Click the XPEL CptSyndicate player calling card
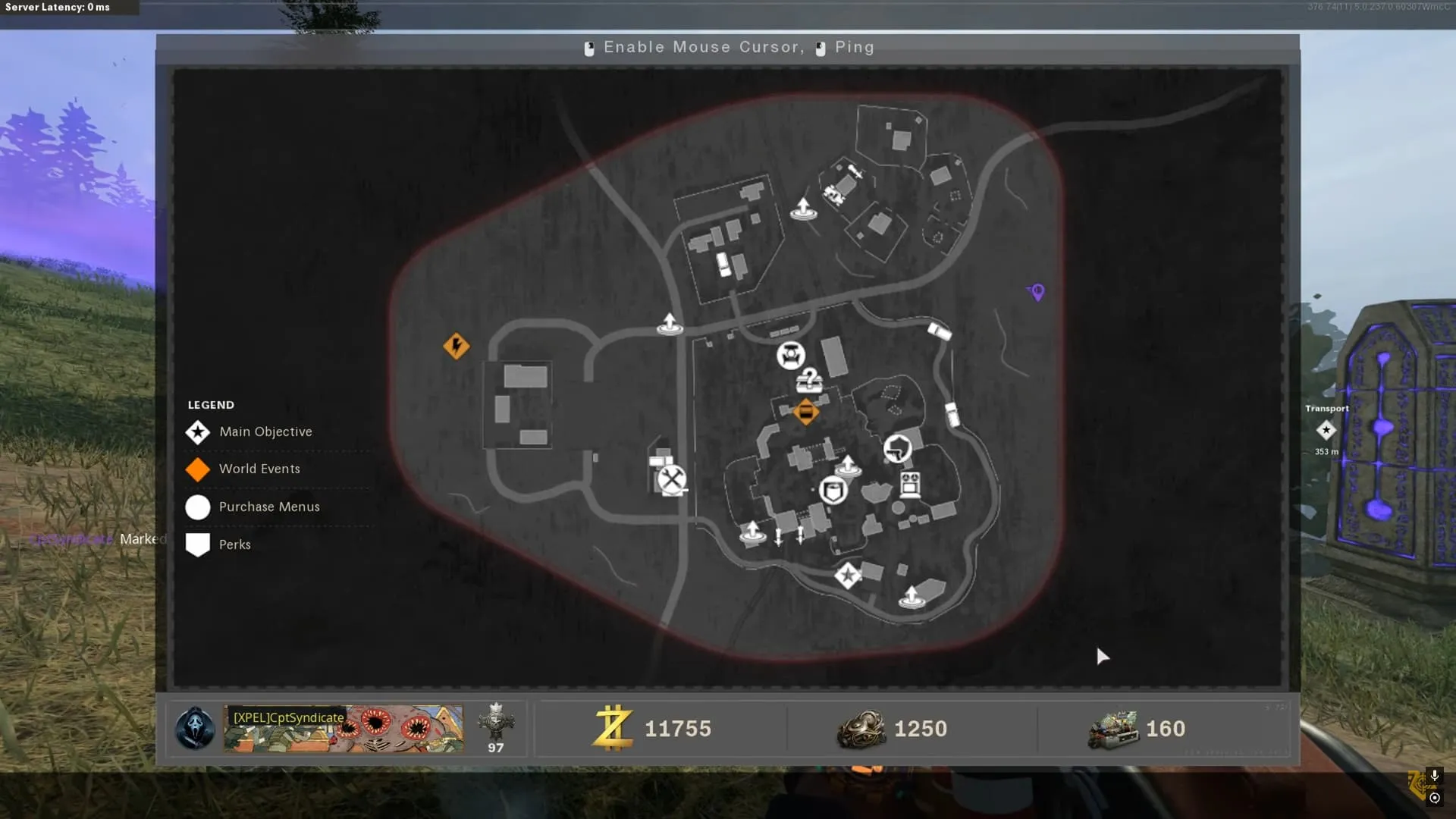1456x819 pixels. coord(343,729)
